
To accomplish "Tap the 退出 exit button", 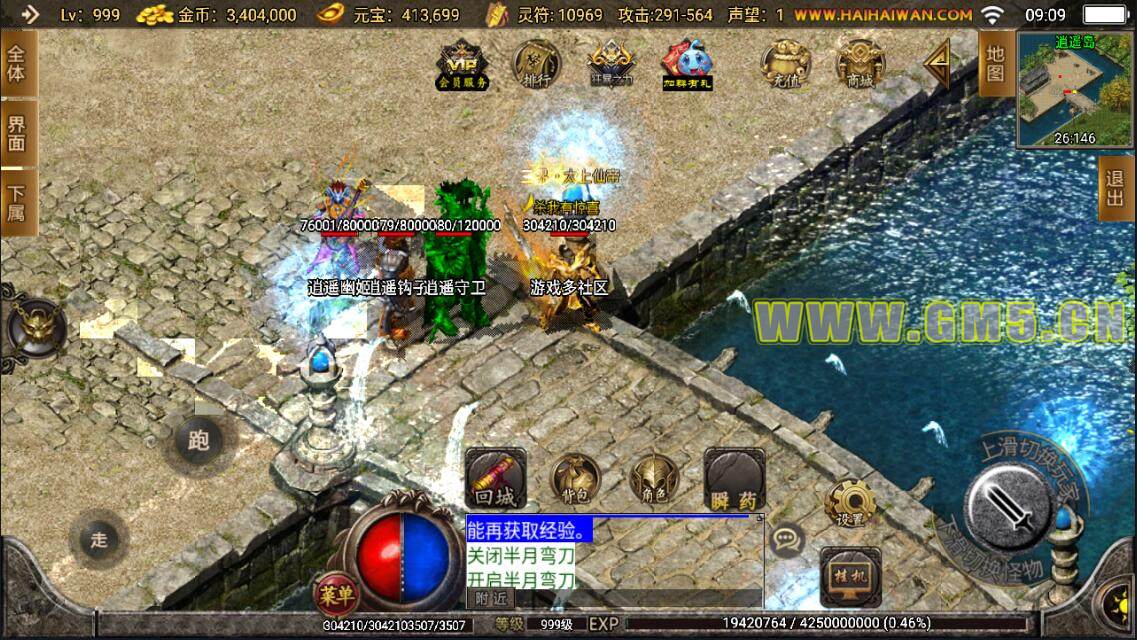I will 1116,188.
